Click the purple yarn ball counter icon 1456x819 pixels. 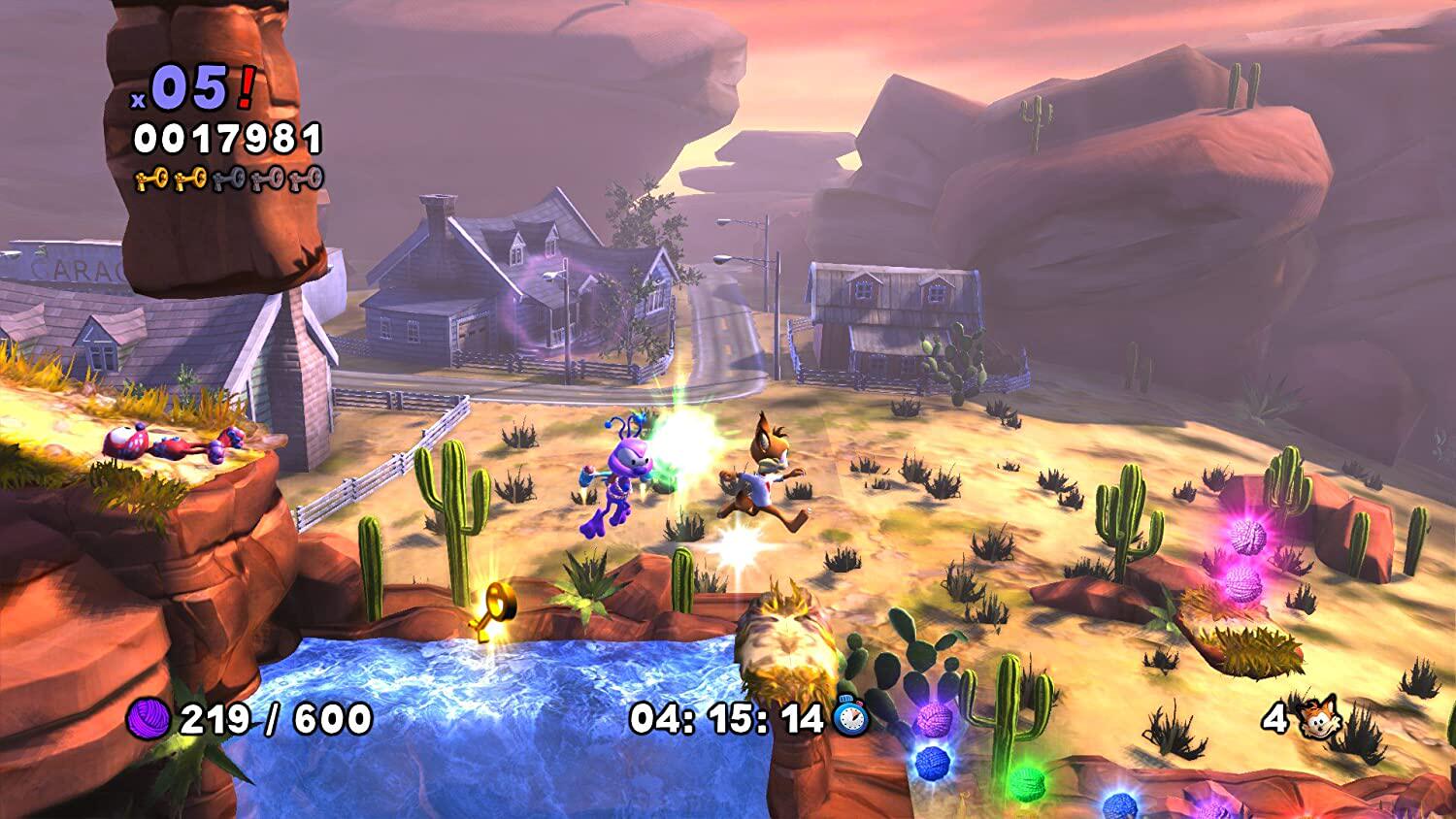(x=149, y=719)
